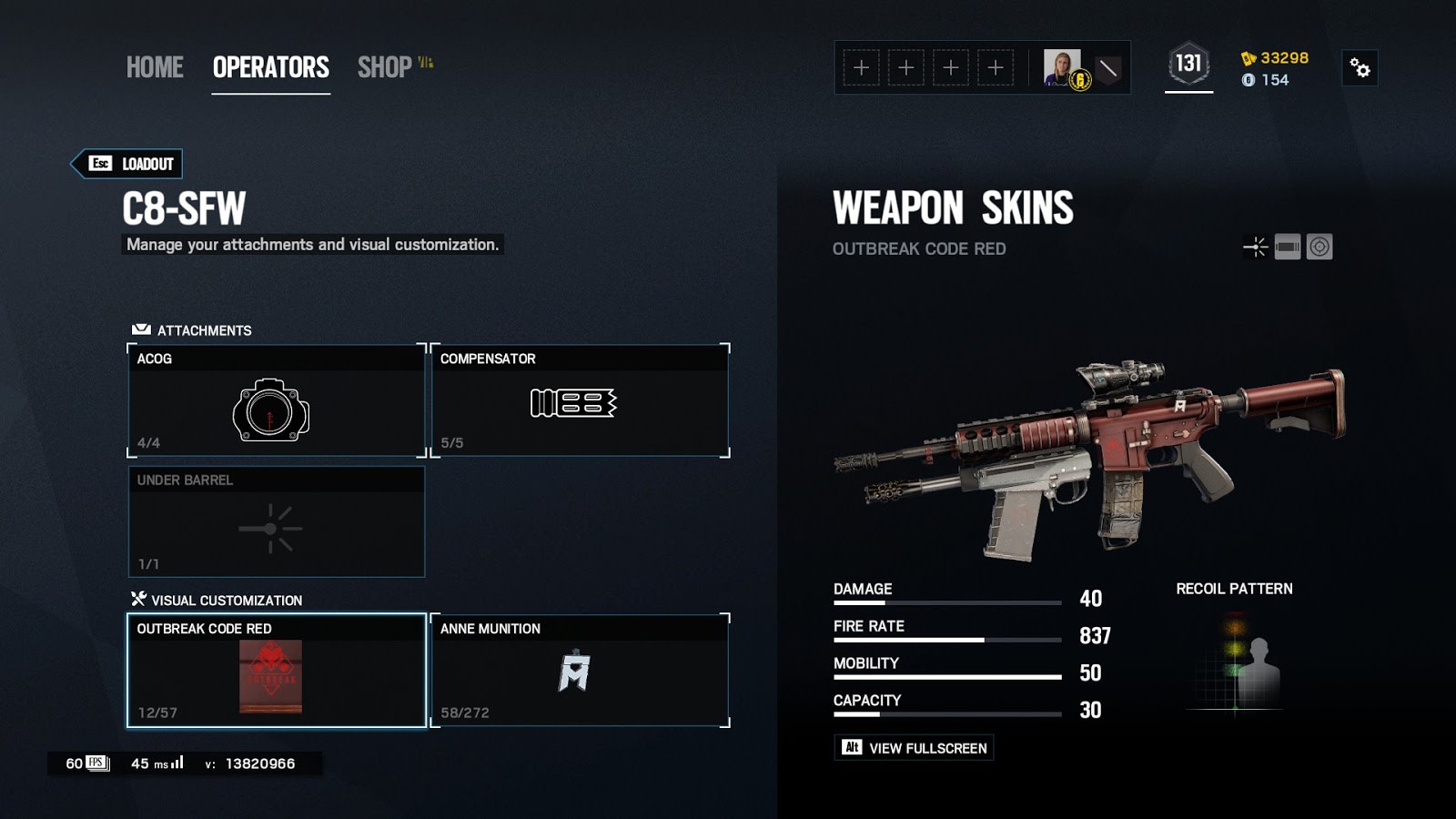The image size is (1456, 819).
Task: Open the Anne Munition charm slot
Action: tap(580, 671)
